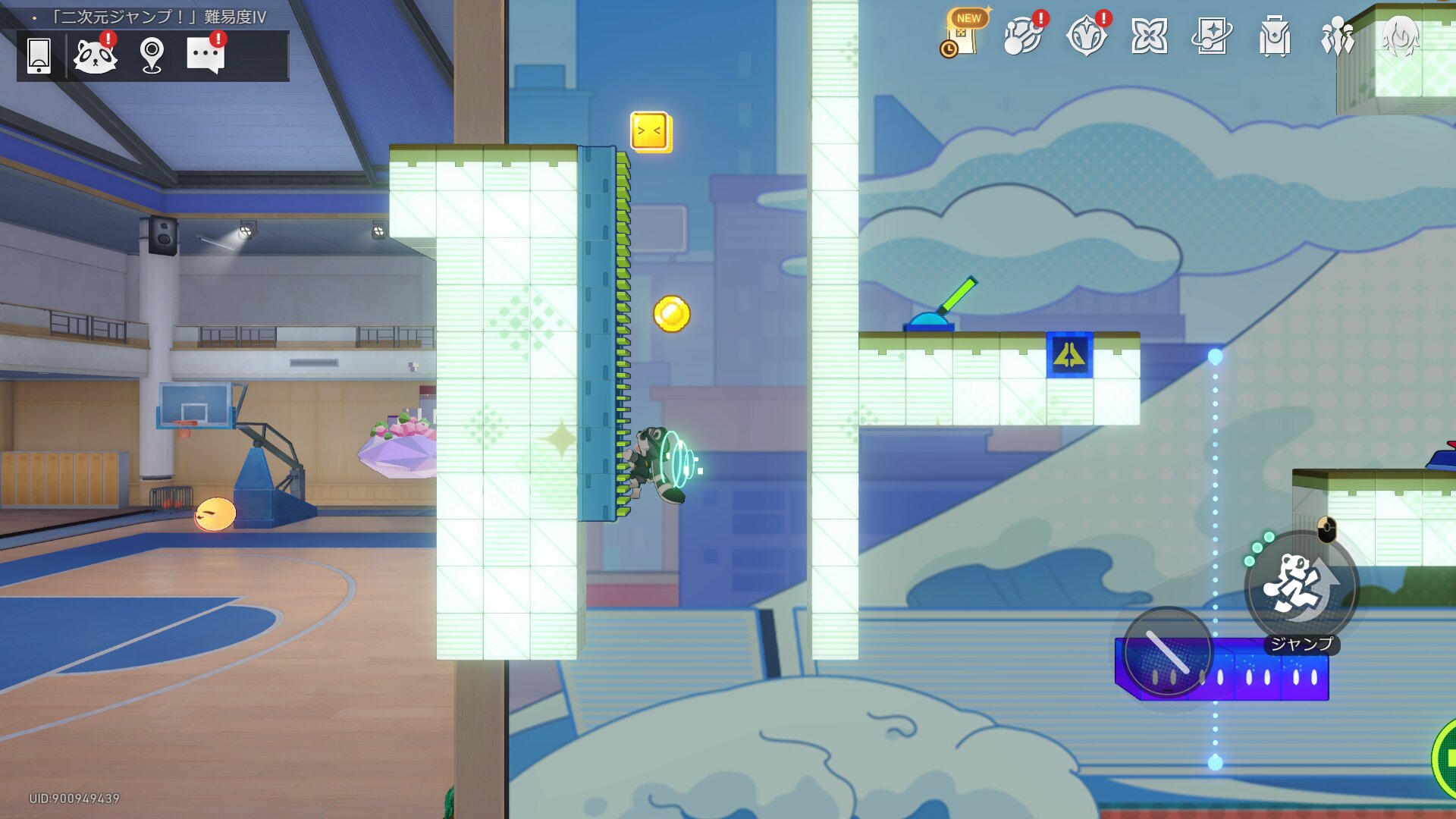This screenshot has height=819, width=1456.
Task: Open the three-figure characters icon
Action: (x=1337, y=36)
